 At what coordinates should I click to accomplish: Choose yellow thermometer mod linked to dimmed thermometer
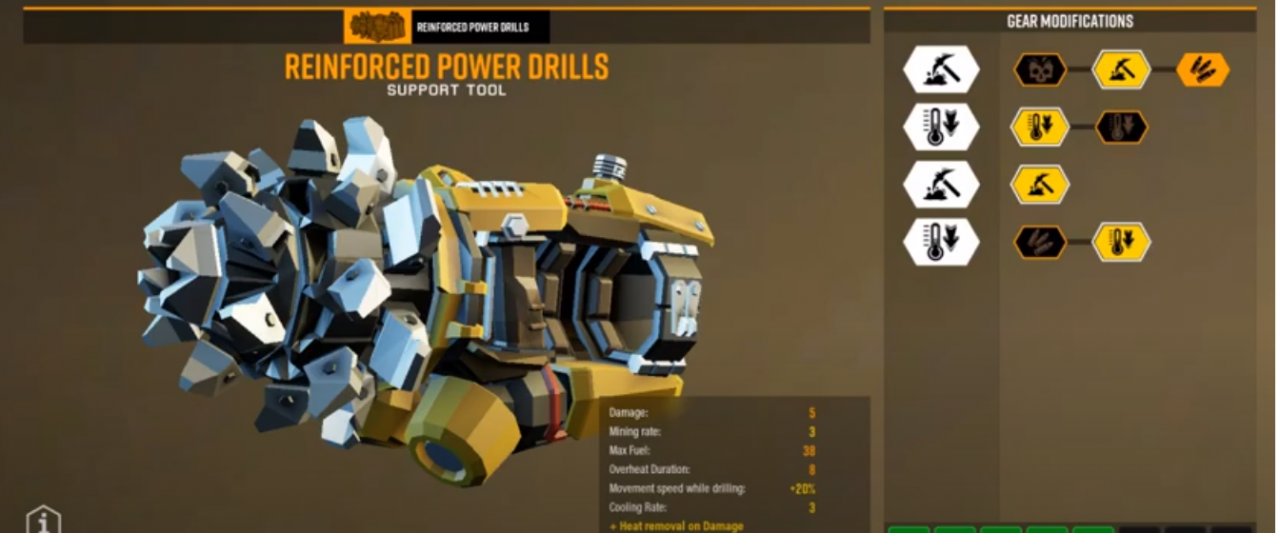(1040, 127)
